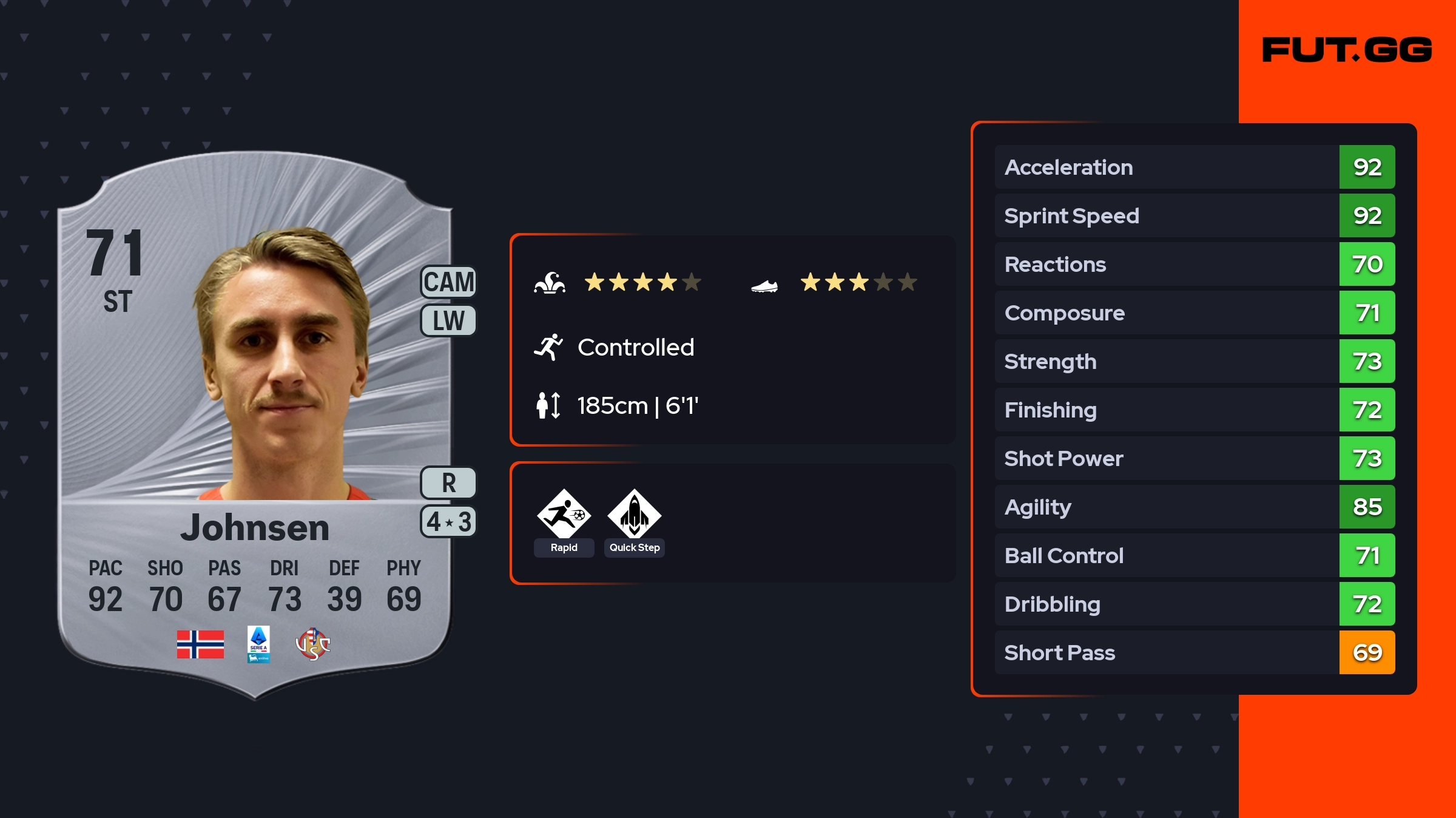Choose the LW alternate position badge
Viewport: 1456px width, 818px height.
(x=448, y=320)
